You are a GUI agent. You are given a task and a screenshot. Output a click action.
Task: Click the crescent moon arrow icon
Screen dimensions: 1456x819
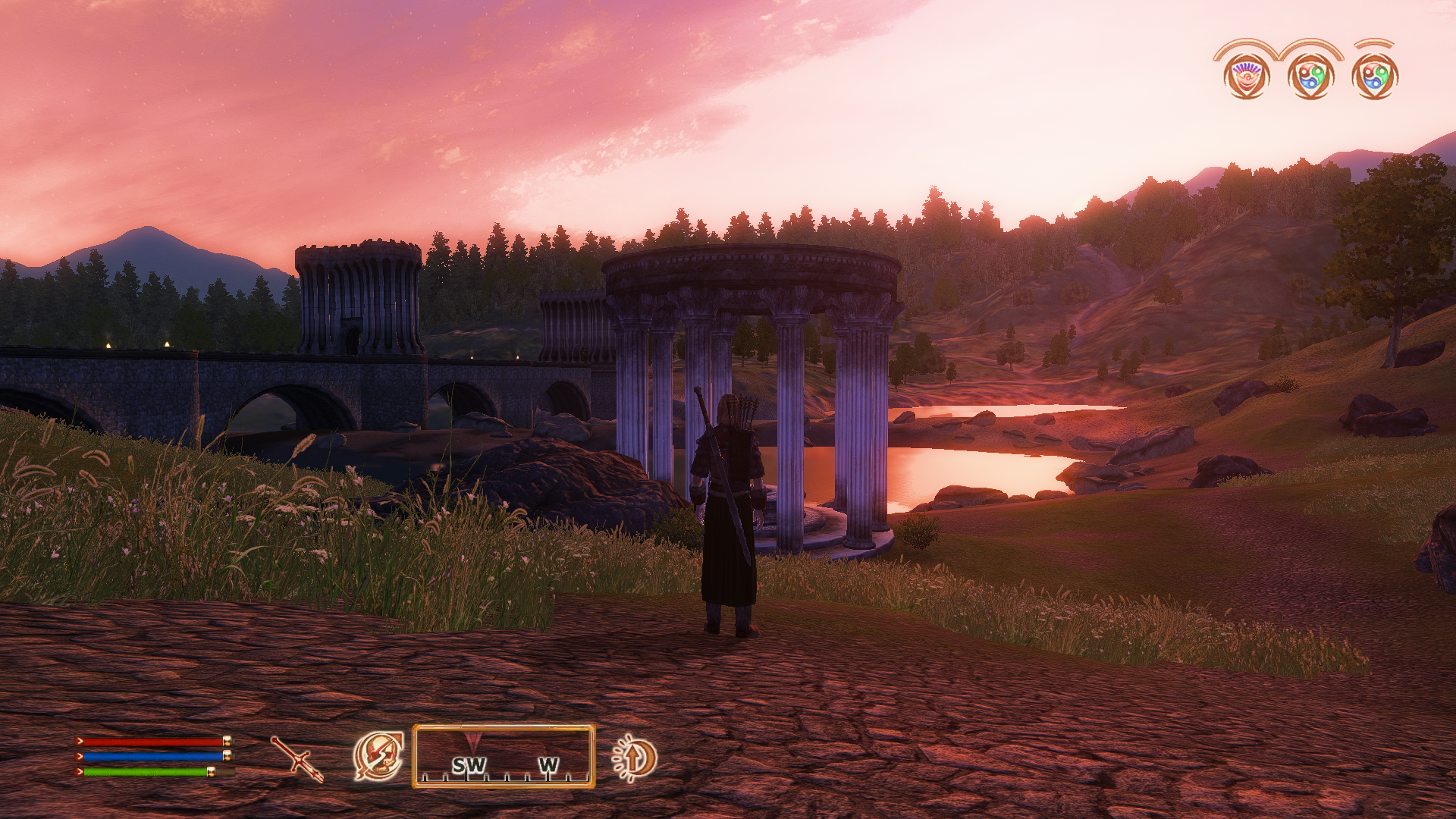point(635,758)
